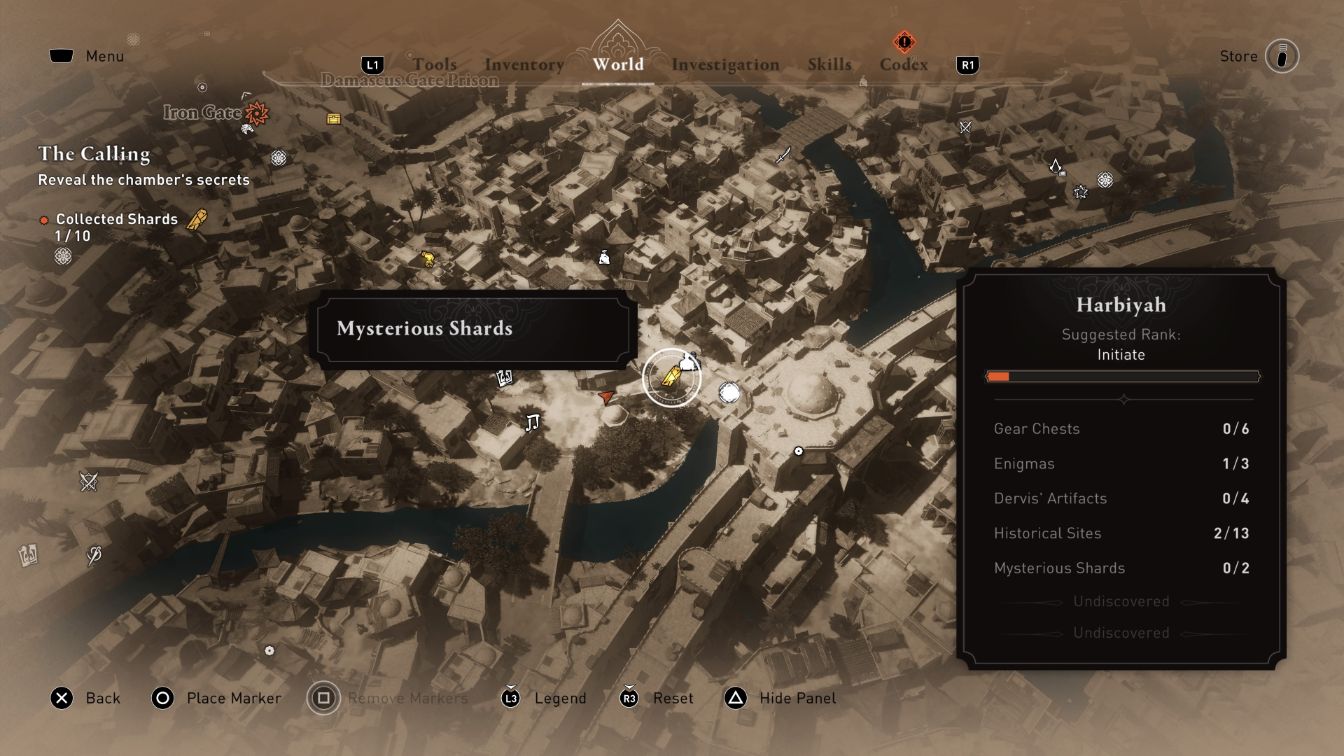Click the white merchant icon right of the shard
1344x756 pixels.
point(729,394)
